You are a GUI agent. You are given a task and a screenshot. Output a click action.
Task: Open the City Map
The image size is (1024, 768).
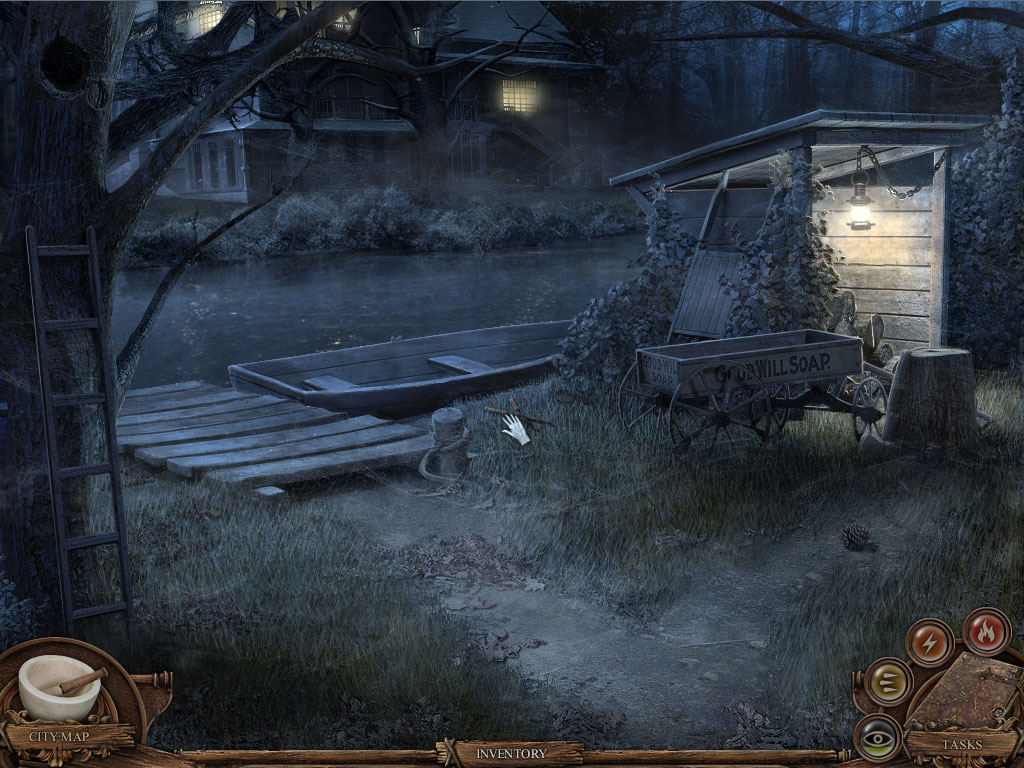pos(59,737)
